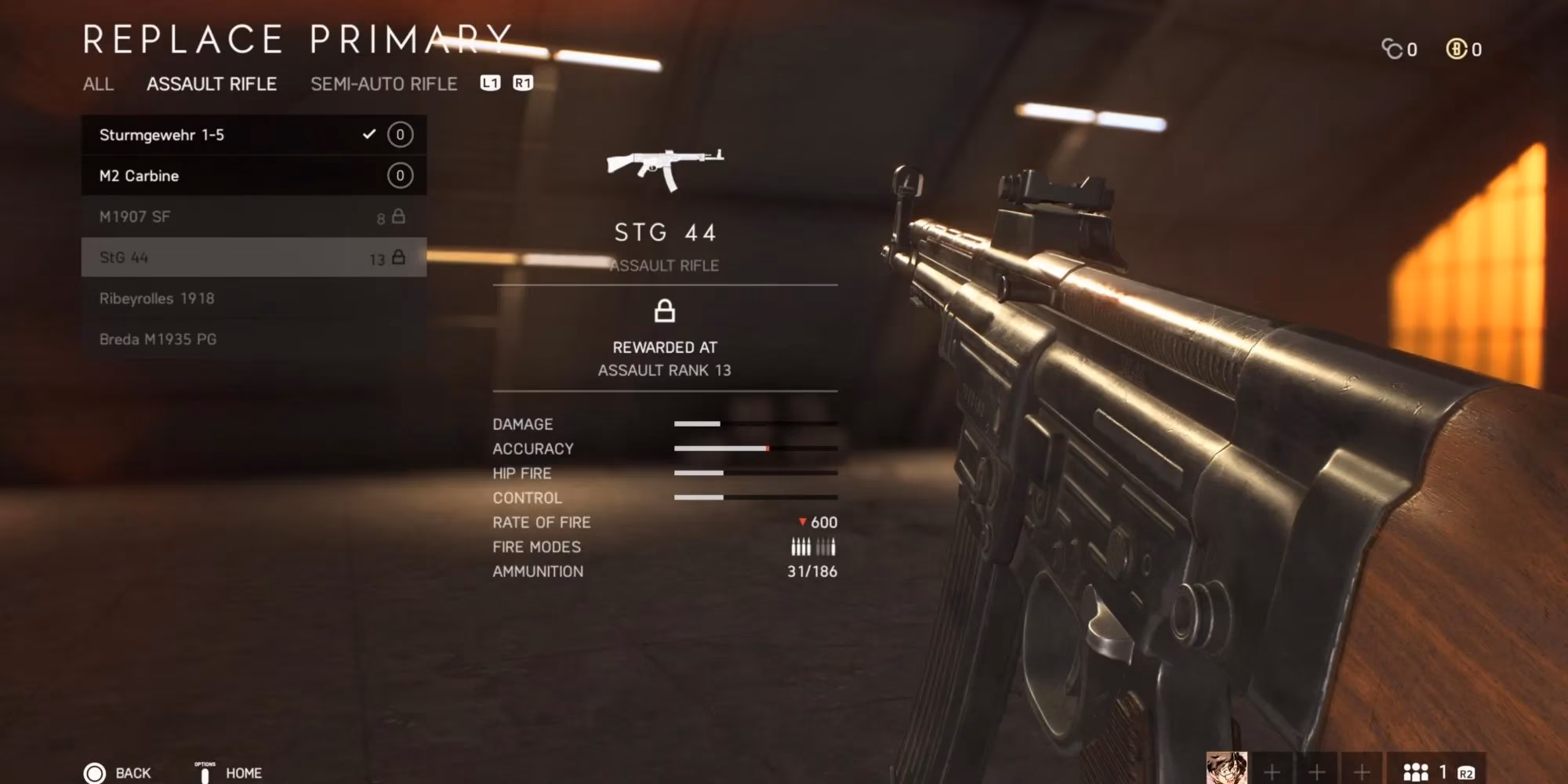Click the R2 prompt in the bottom right
Screen dimensions: 1568x784
coord(1467,771)
